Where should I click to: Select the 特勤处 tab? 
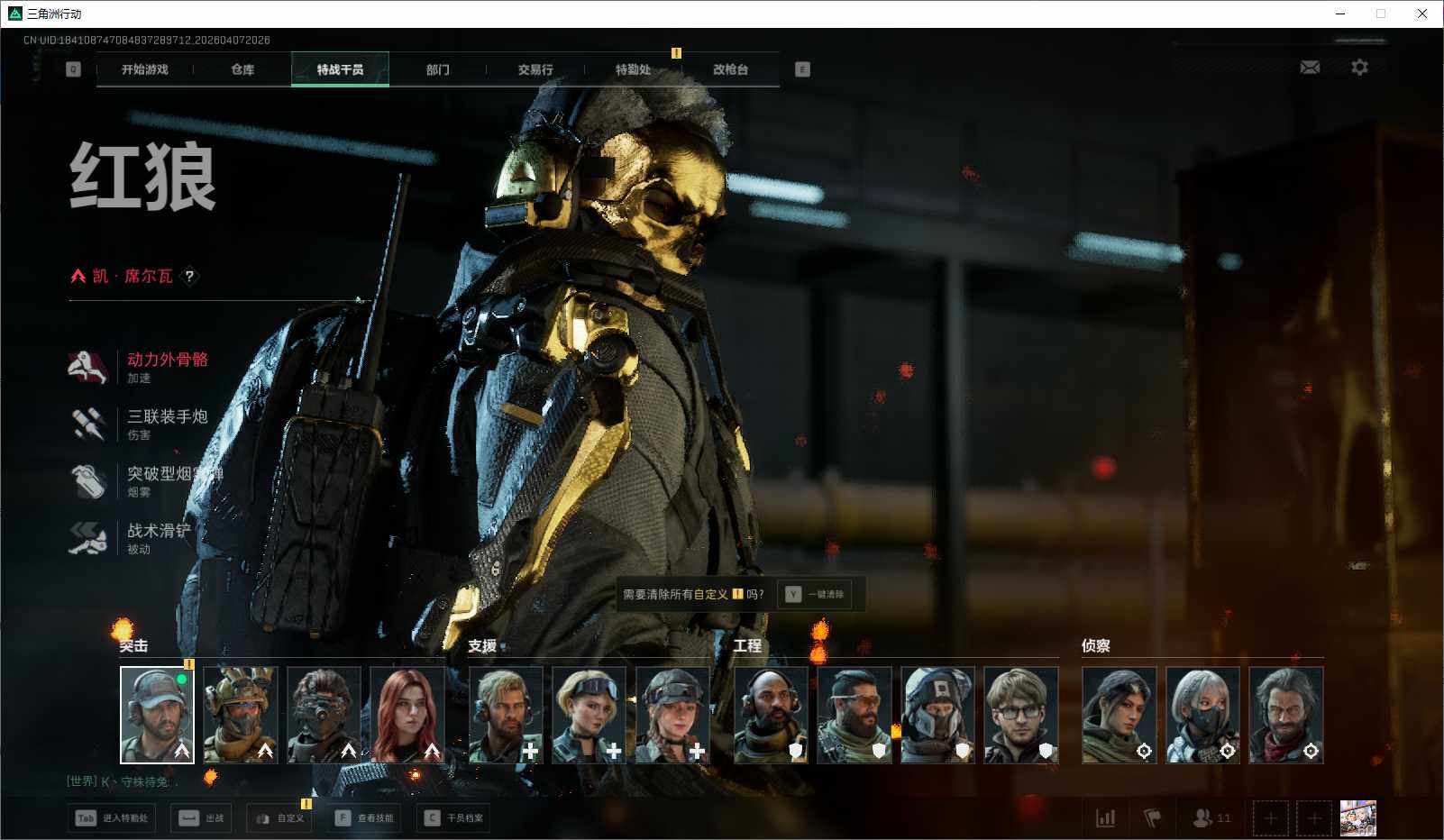tap(633, 69)
